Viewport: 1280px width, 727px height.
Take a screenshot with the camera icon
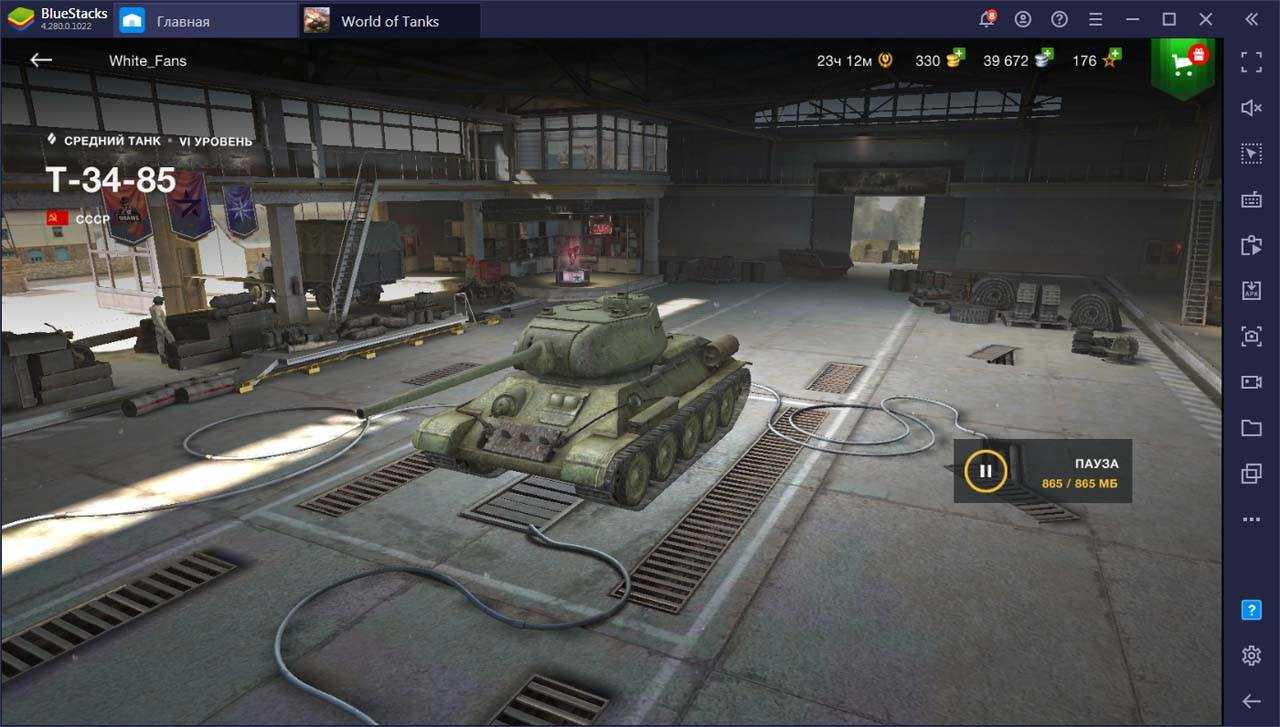click(1251, 336)
